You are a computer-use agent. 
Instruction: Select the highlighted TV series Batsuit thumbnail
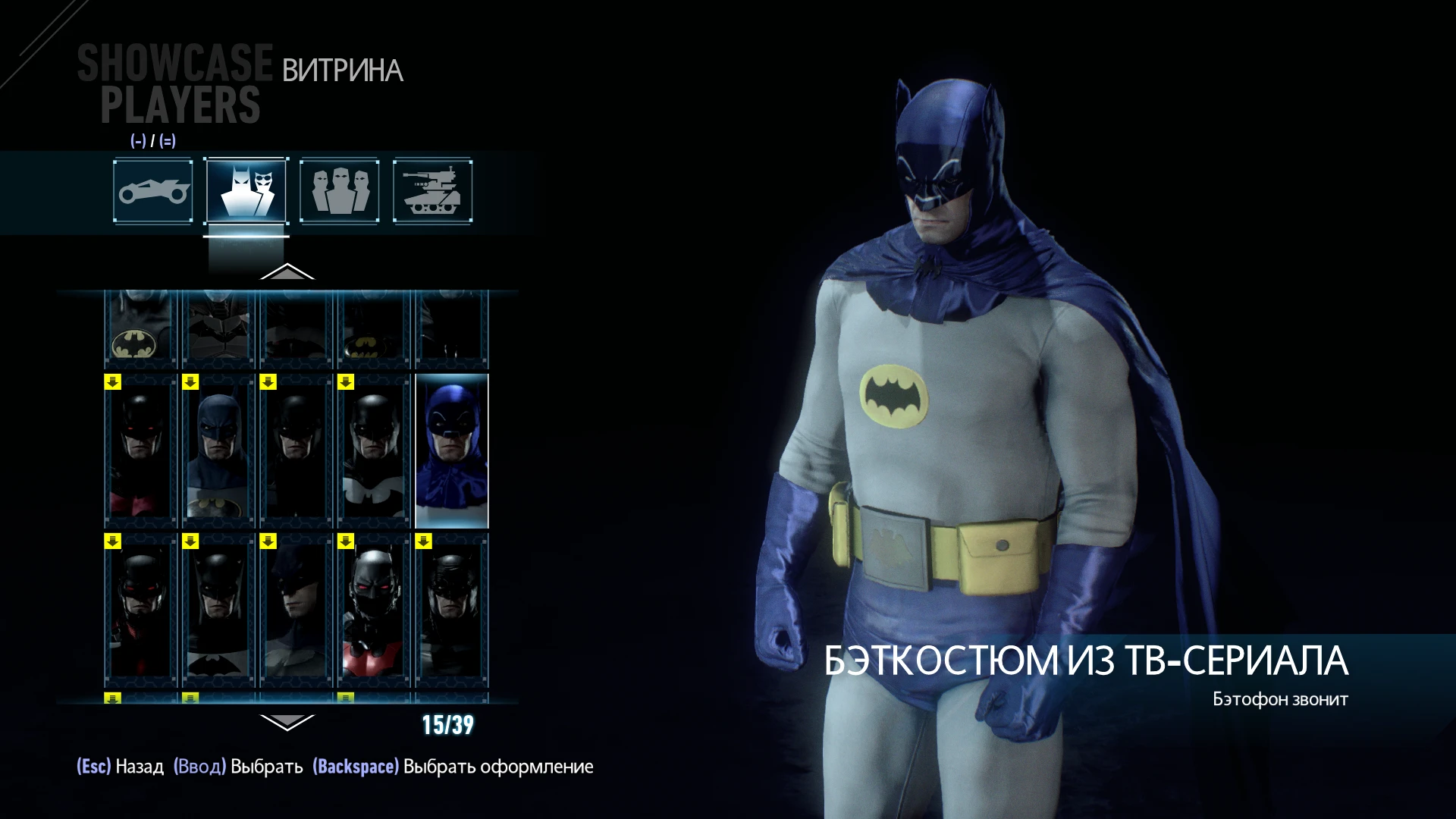pos(453,451)
